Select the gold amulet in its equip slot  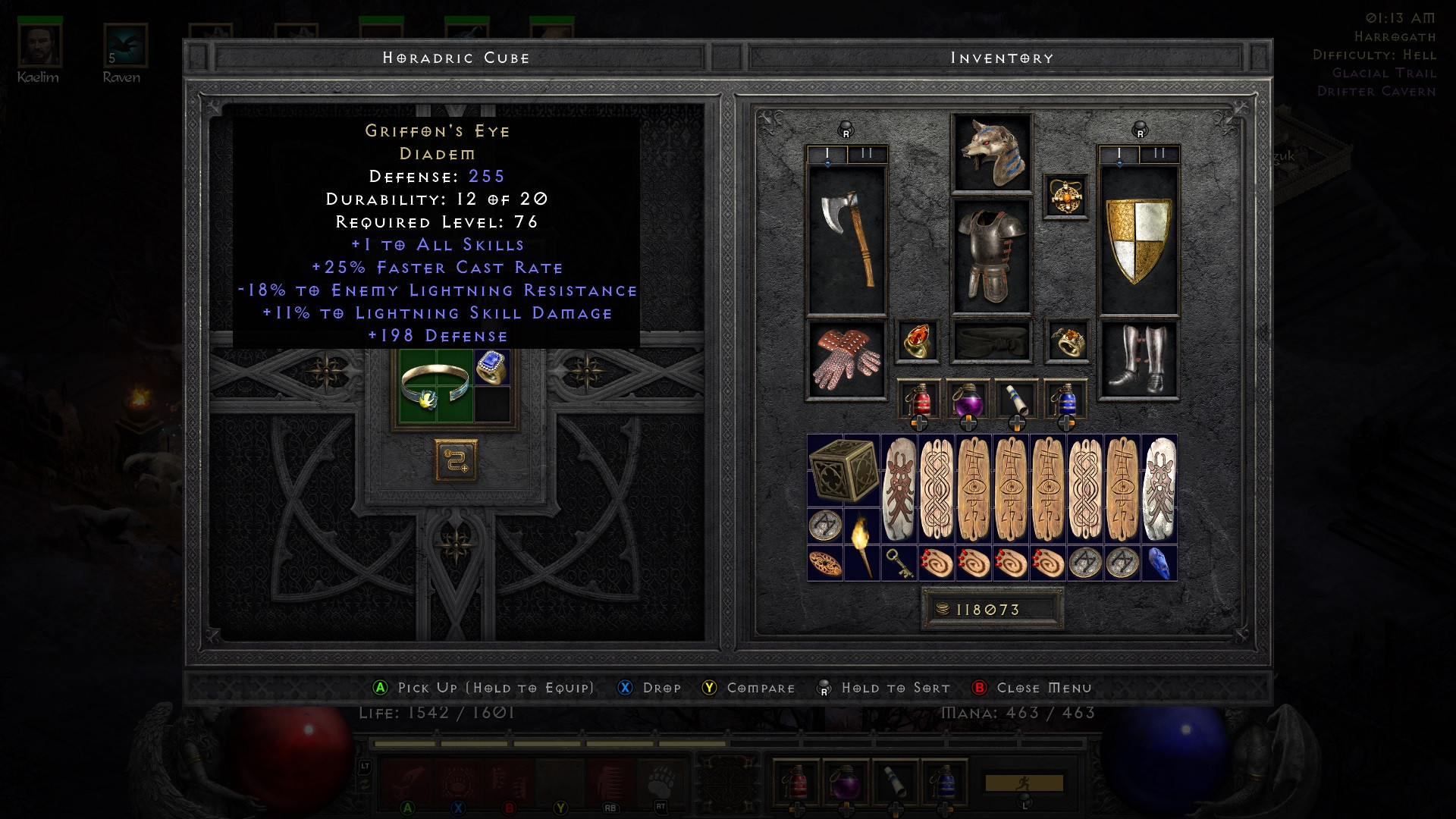point(1068,196)
